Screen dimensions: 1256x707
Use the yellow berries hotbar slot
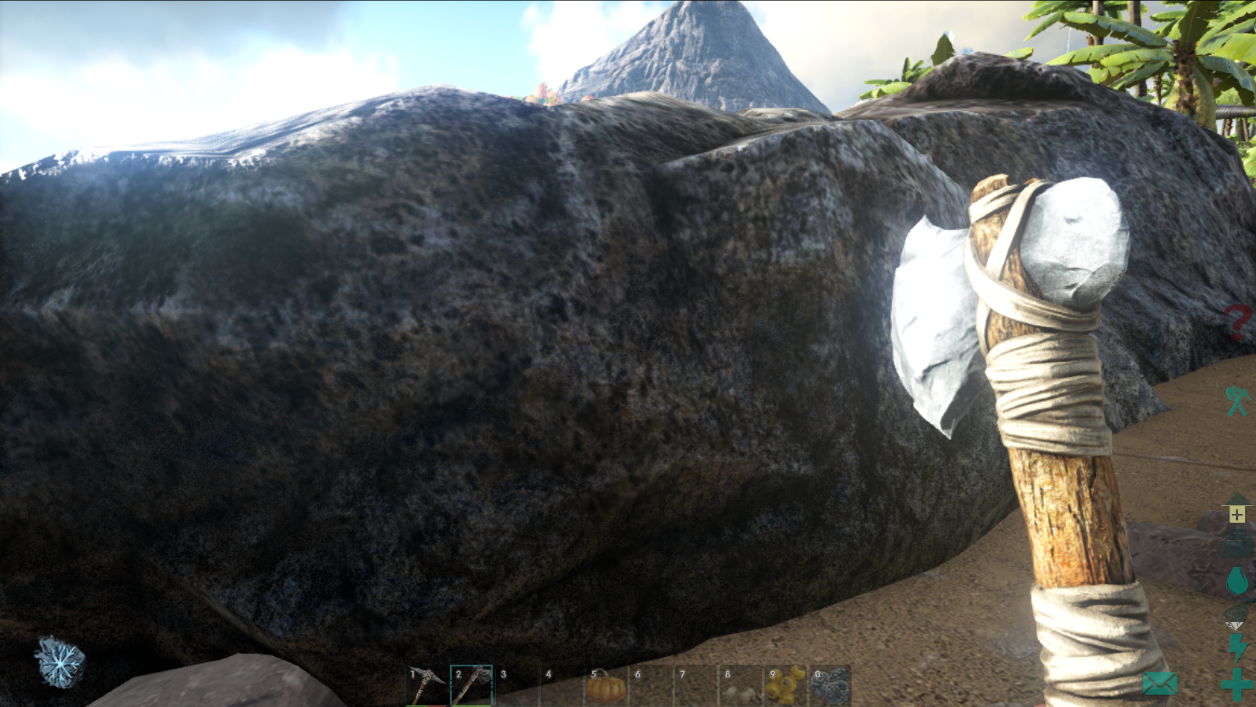[785, 687]
